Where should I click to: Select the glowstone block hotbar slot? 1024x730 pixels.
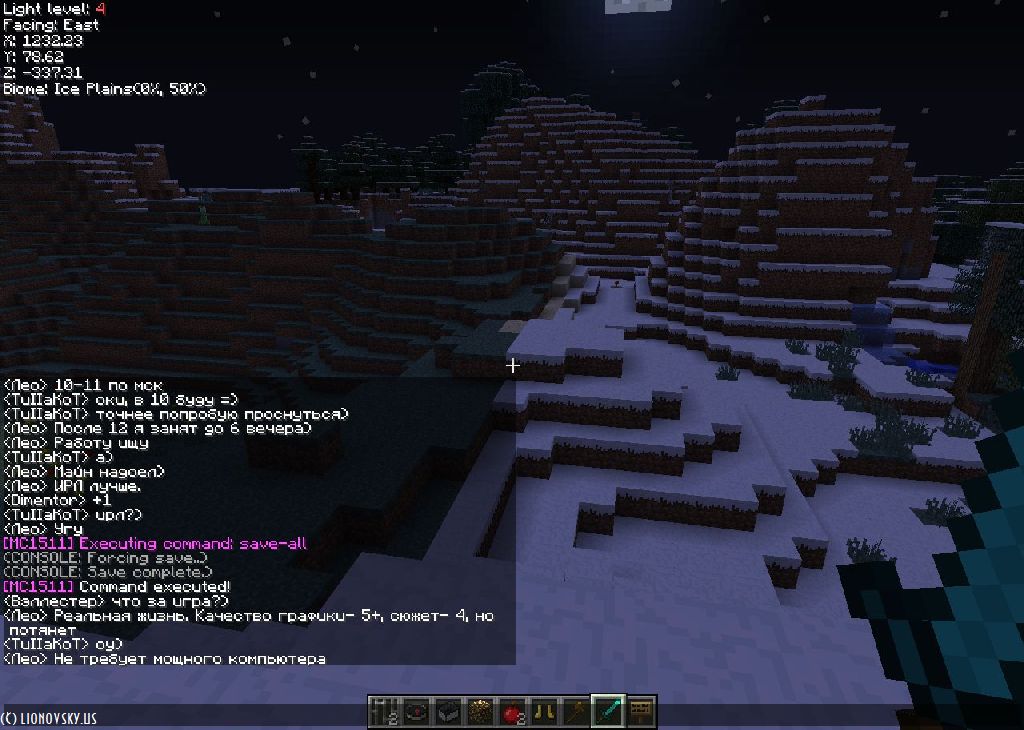[x=479, y=711]
